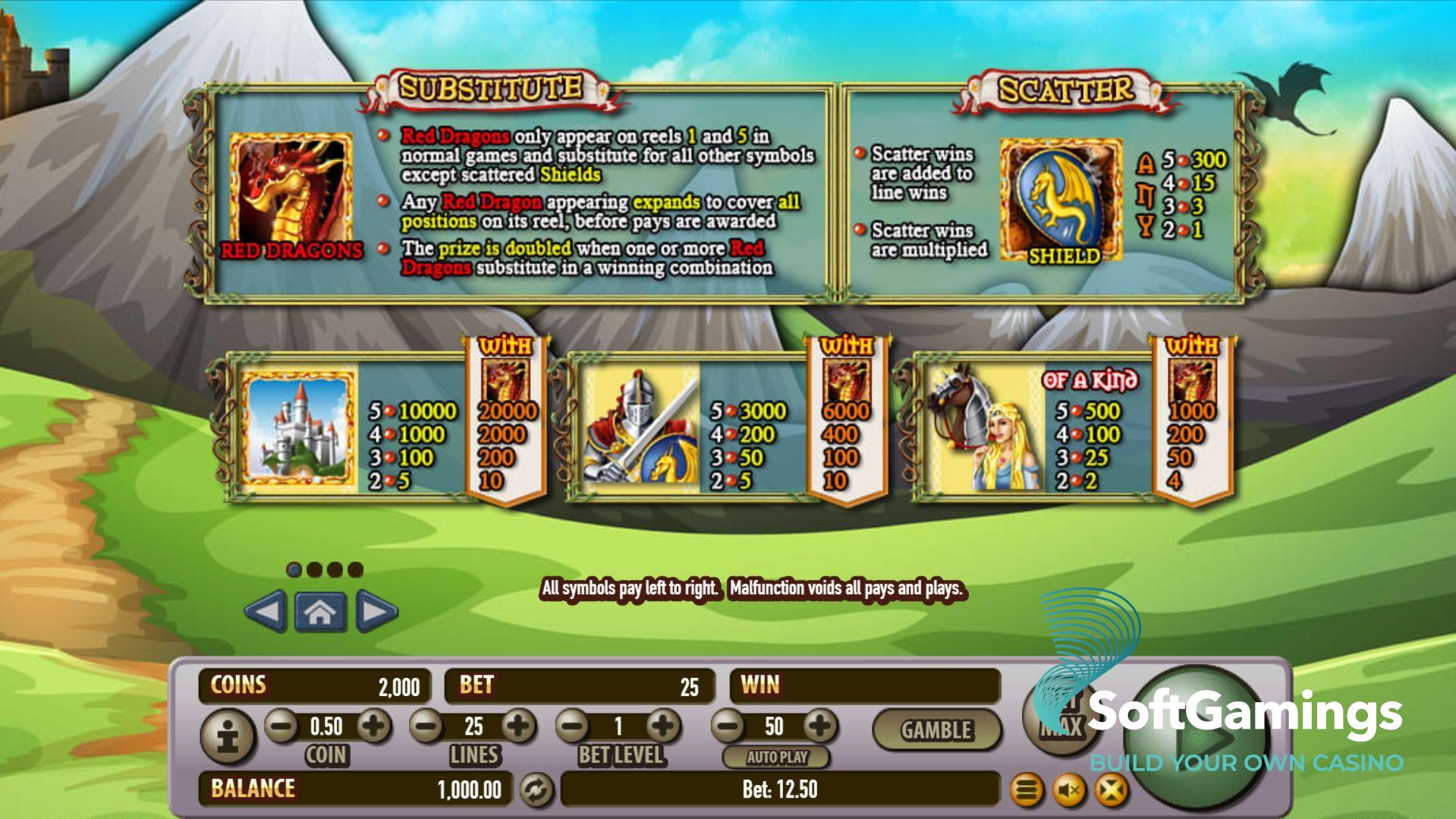Add more paylines
The image size is (1456, 819).
[x=518, y=726]
